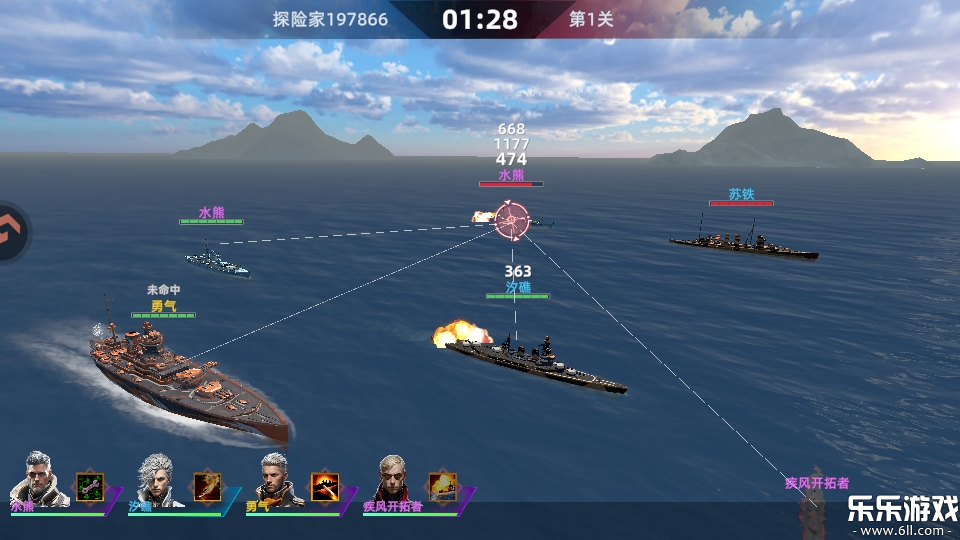The image size is (960, 540).
Task: Select the 疾风开拓者 captain portrait
Action: pos(395,480)
